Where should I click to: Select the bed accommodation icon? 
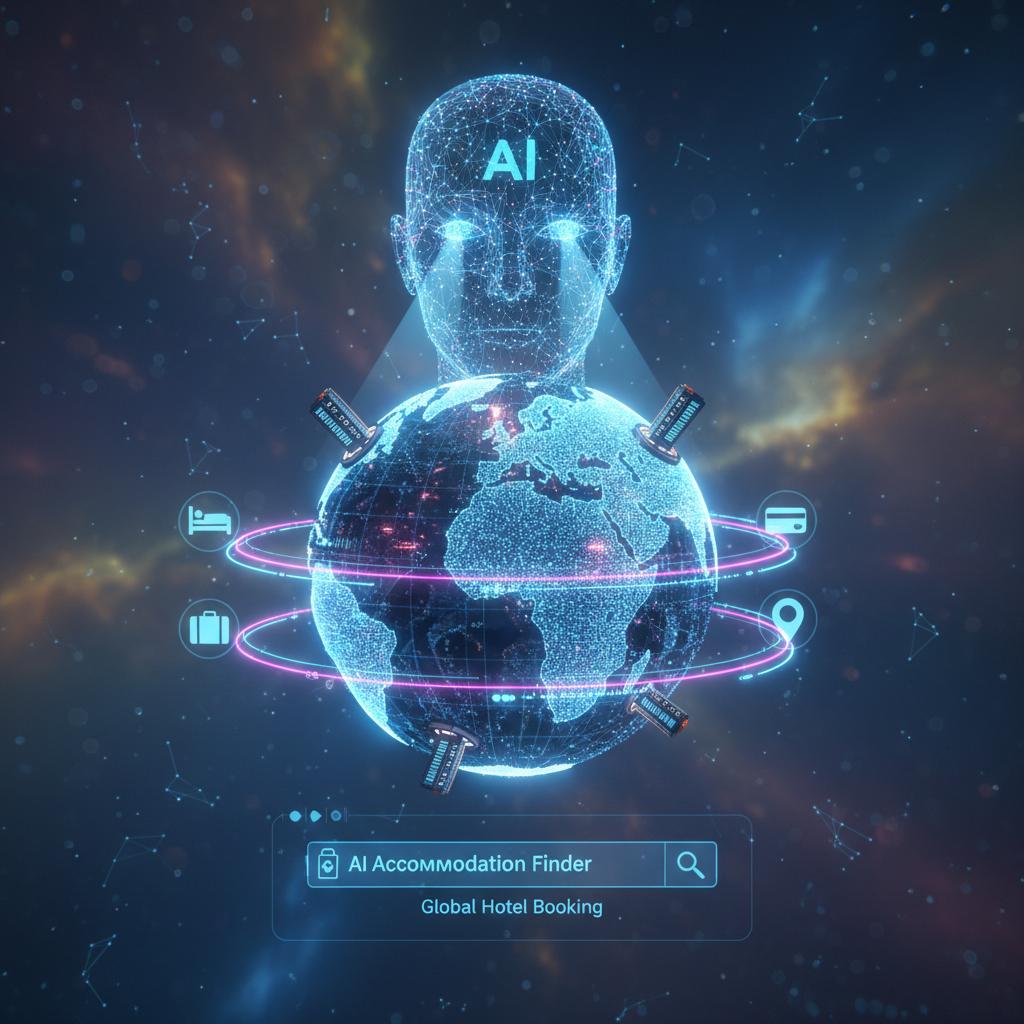(x=209, y=521)
